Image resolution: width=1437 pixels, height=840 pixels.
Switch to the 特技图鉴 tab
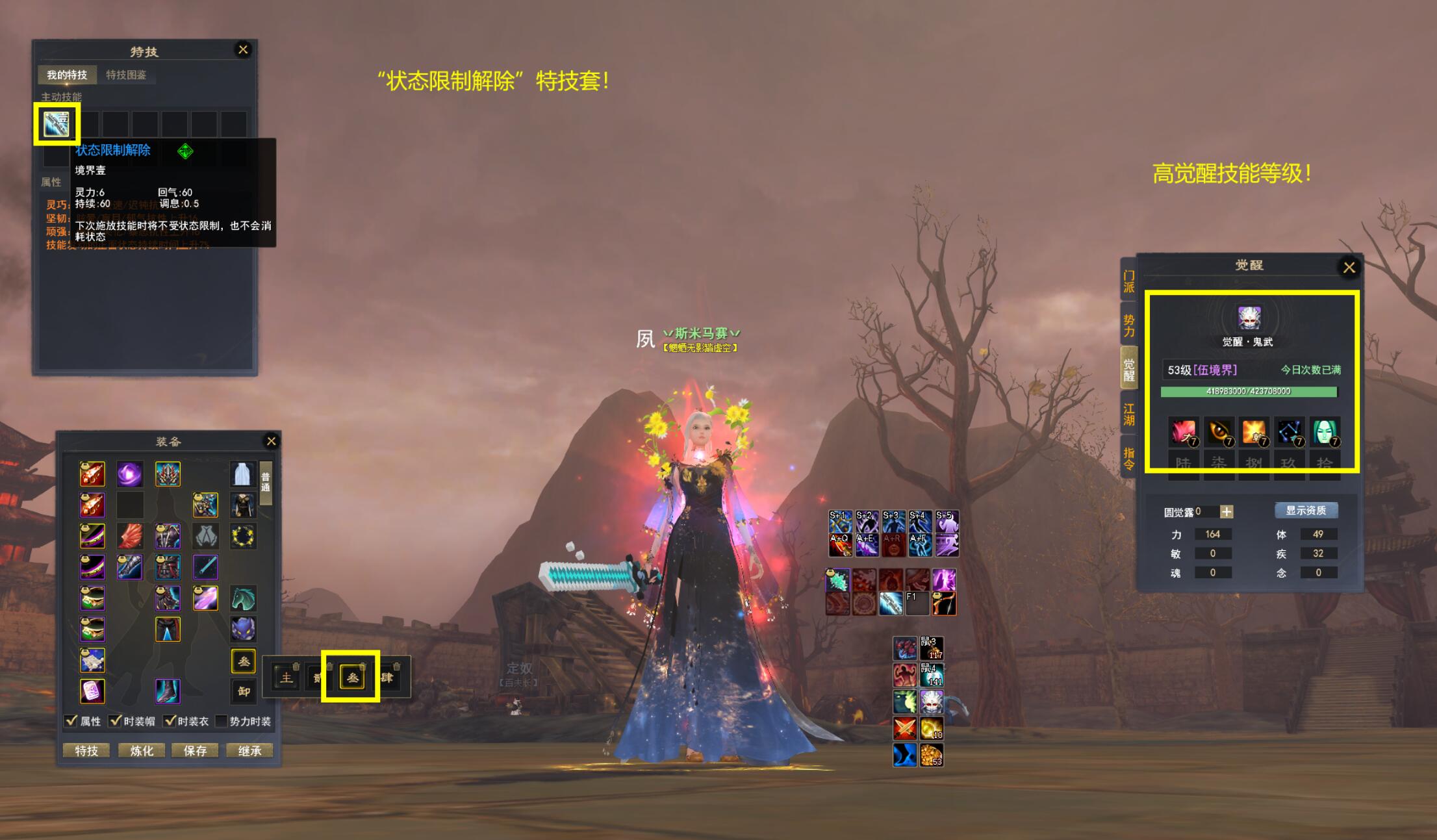click(126, 75)
